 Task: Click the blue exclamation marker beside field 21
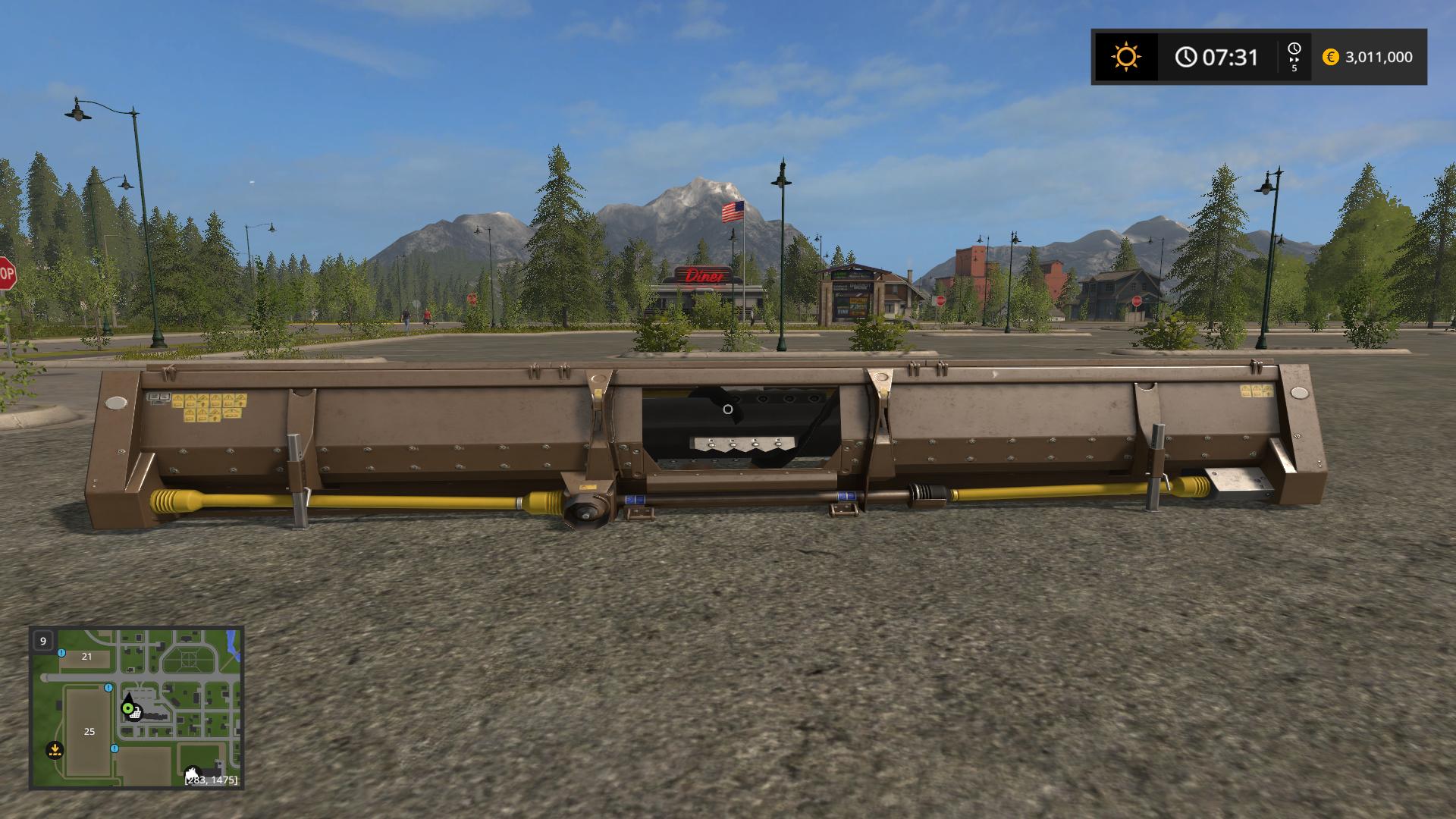61,652
